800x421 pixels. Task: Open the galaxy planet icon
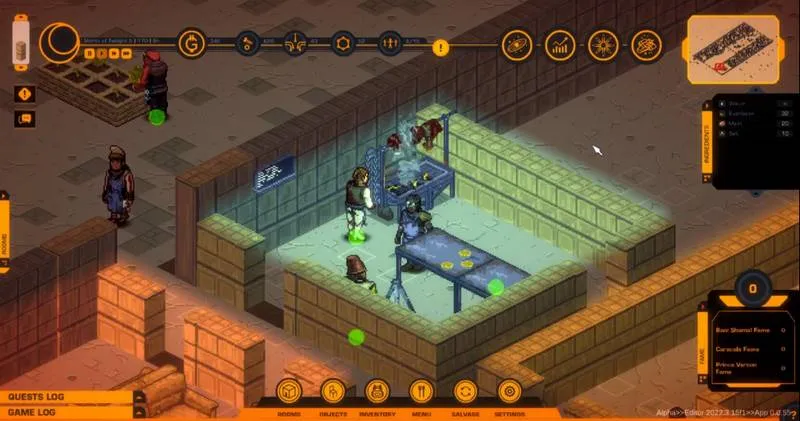click(516, 44)
